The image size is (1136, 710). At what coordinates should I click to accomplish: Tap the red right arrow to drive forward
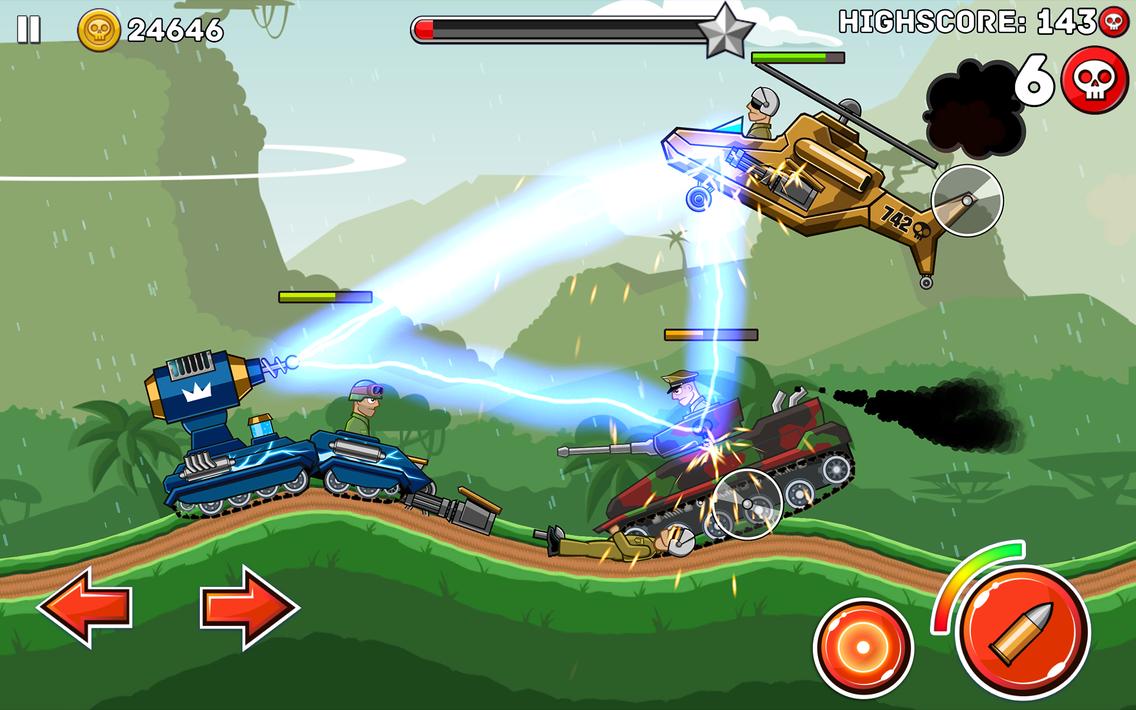(249, 606)
